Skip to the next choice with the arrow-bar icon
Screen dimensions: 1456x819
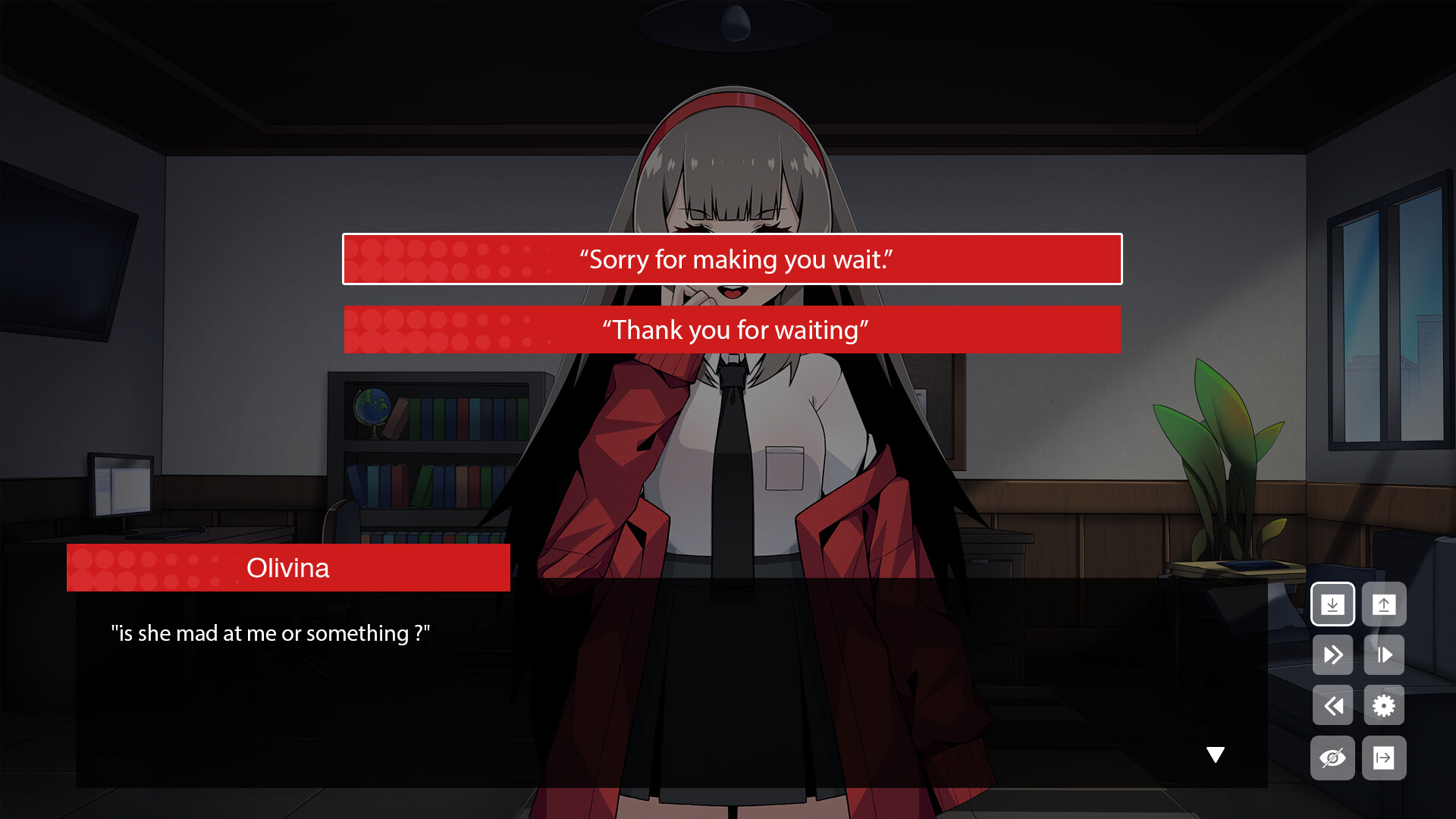click(1384, 757)
